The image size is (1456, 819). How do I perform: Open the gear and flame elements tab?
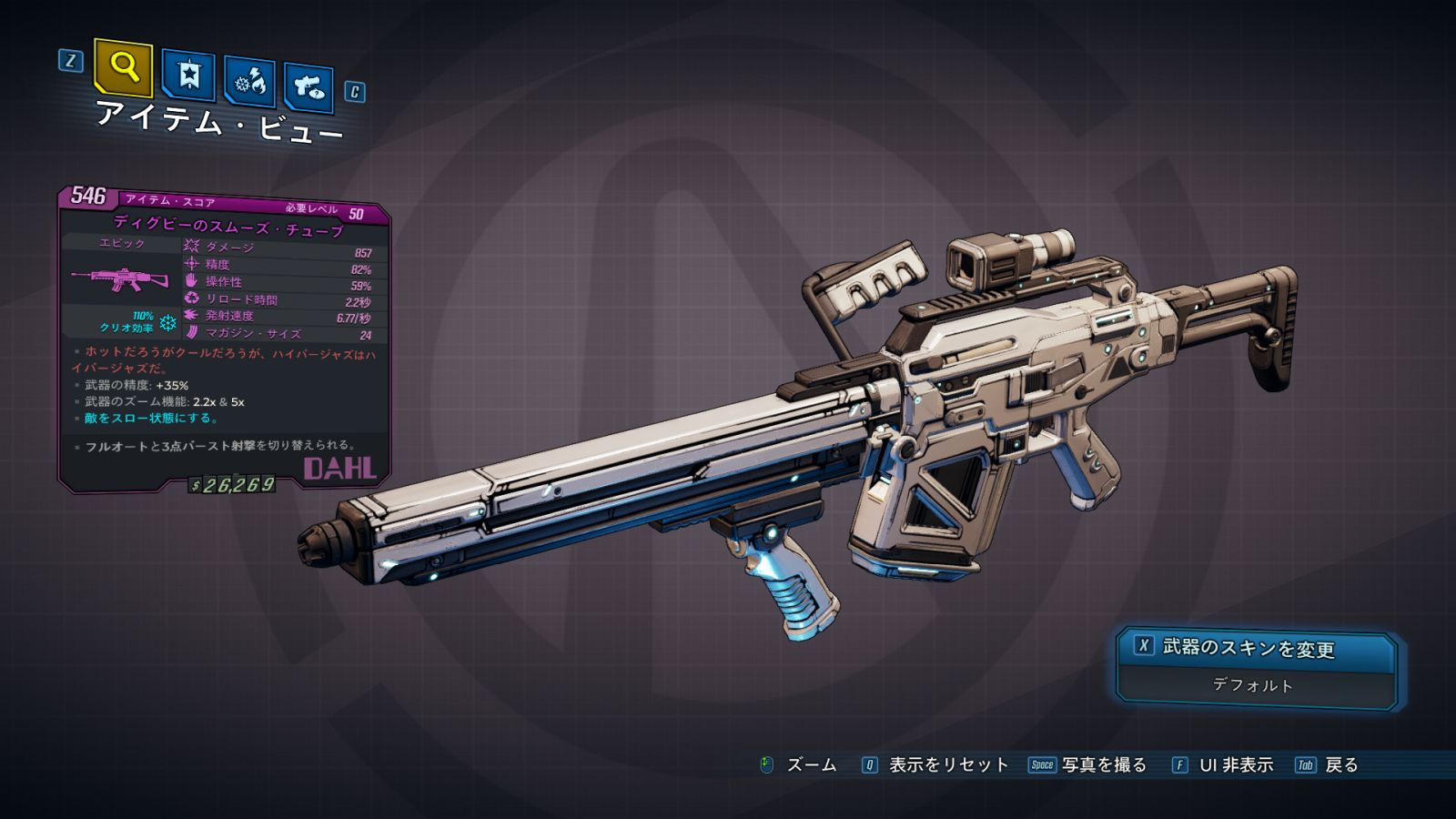249,83
